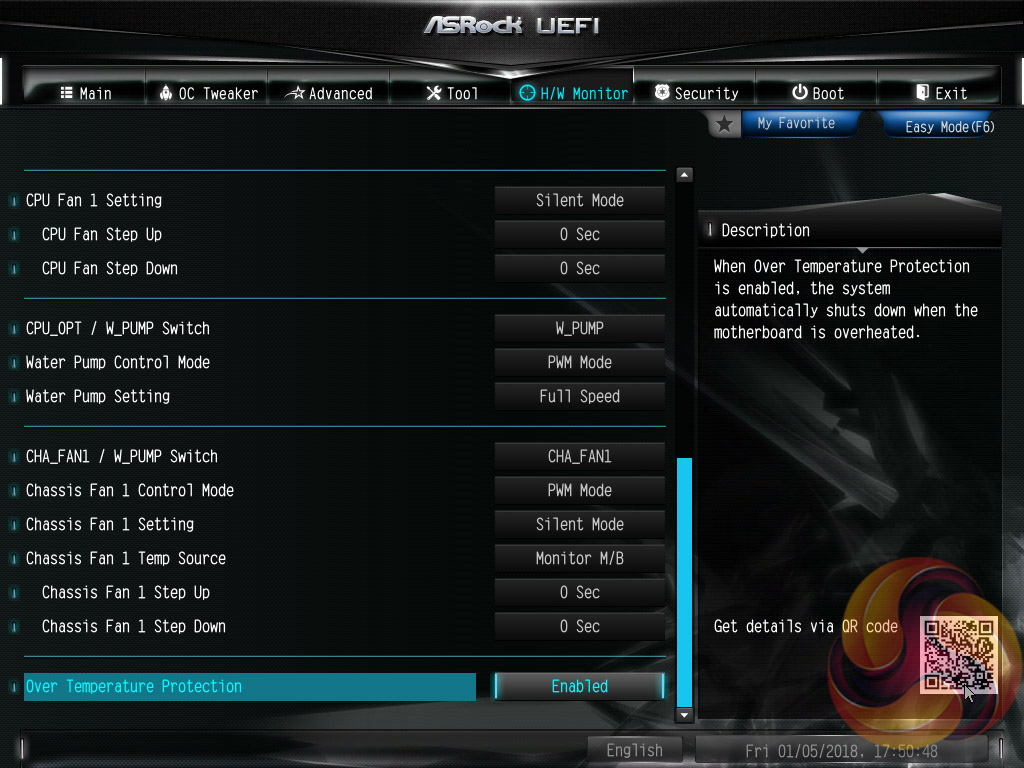Set Chassis Fan 1 Step Down value
Viewport: 1024px width, 768px height.
(x=580, y=626)
